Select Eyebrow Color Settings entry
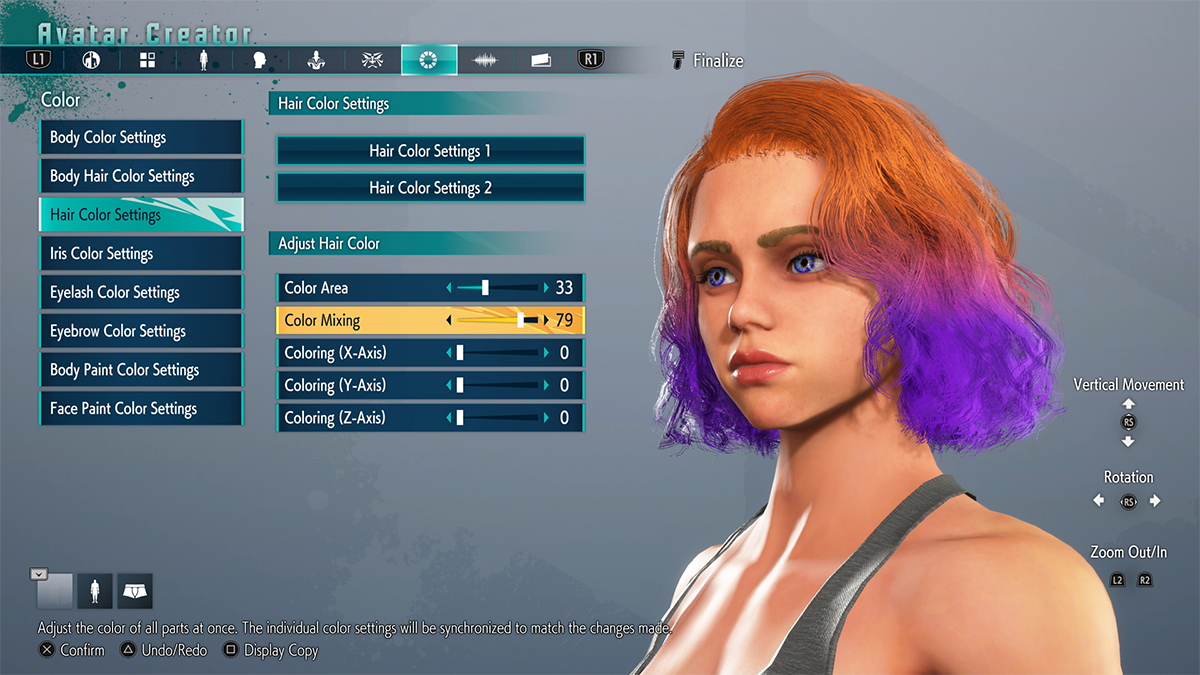The height and width of the screenshot is (675, 1200). (141, 331)
